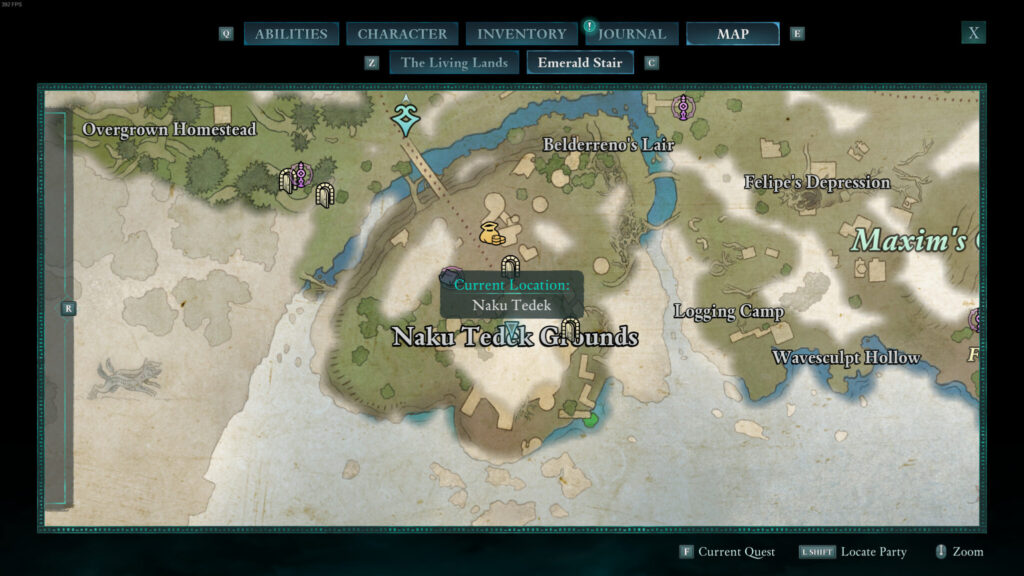
Task: Click the teal beacon marker by the bridge
Action: pyautogui.click(x=405, y=117)
